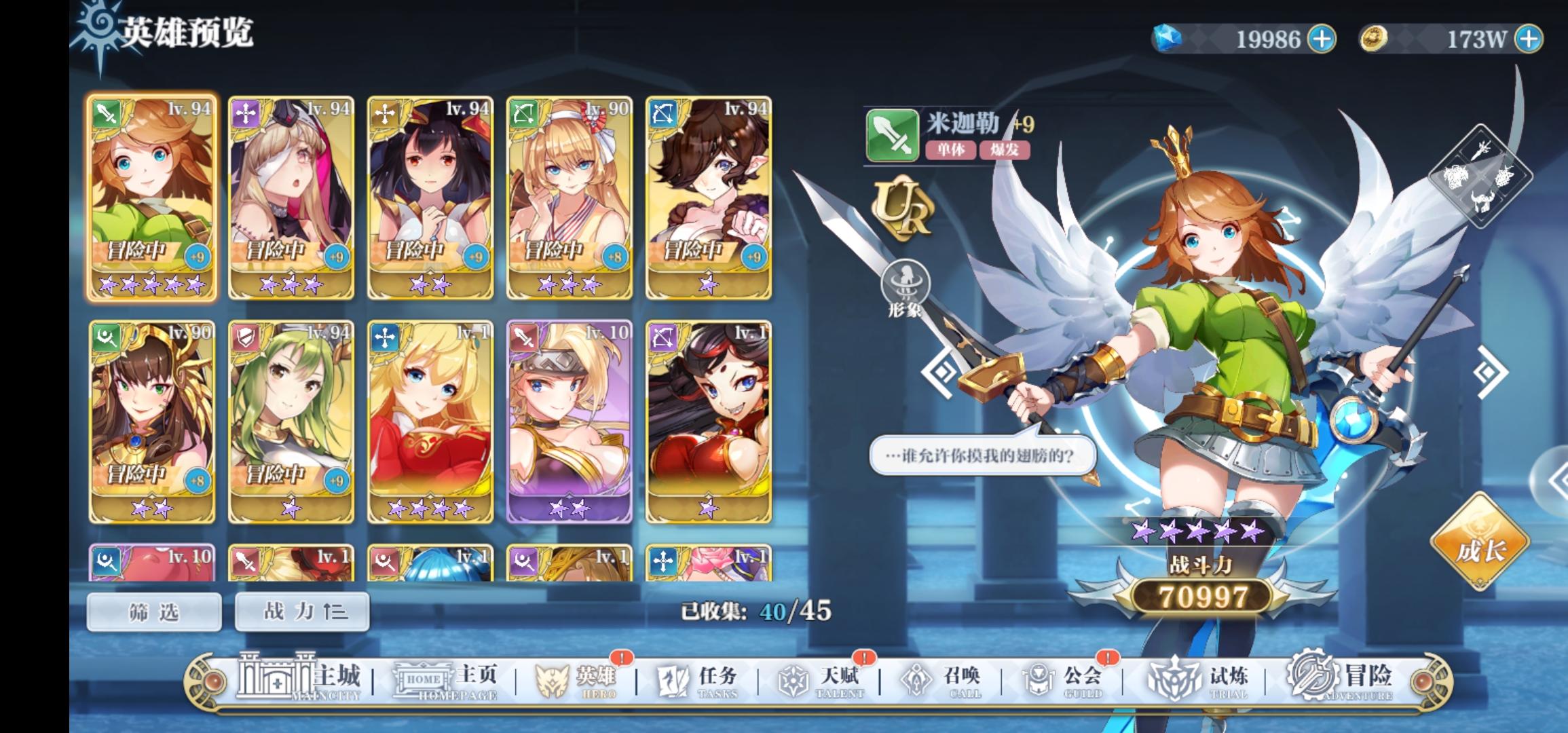This screenshot has height=733, width=1568.
Task: Tap the cross class icon on black-haired lv.94 card
Action: (384, 114)
